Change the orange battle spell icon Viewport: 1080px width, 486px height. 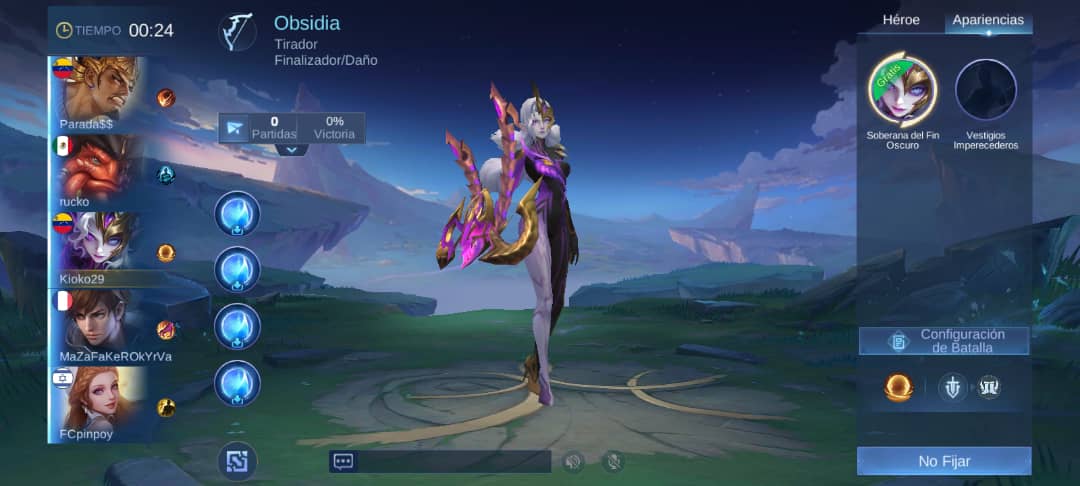coord(898,388)
